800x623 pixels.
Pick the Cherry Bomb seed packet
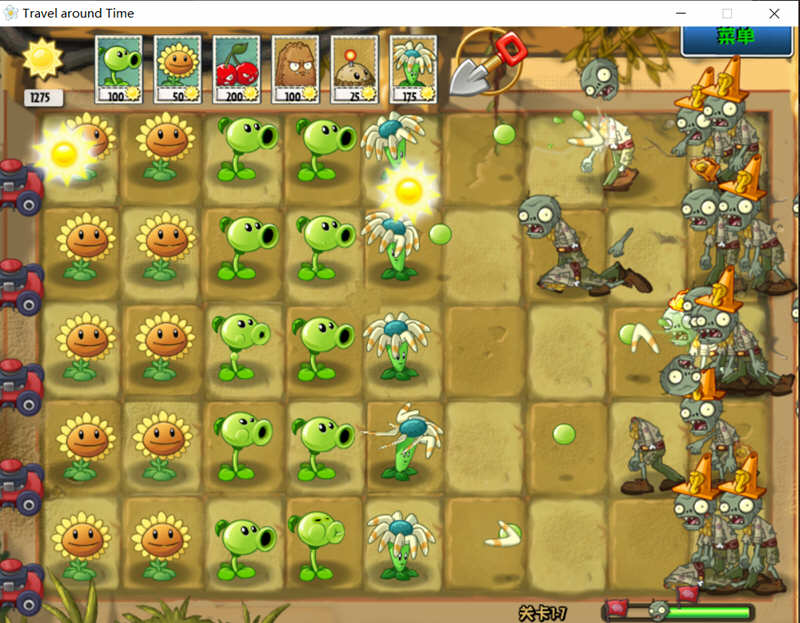click(x=236, y=69)
